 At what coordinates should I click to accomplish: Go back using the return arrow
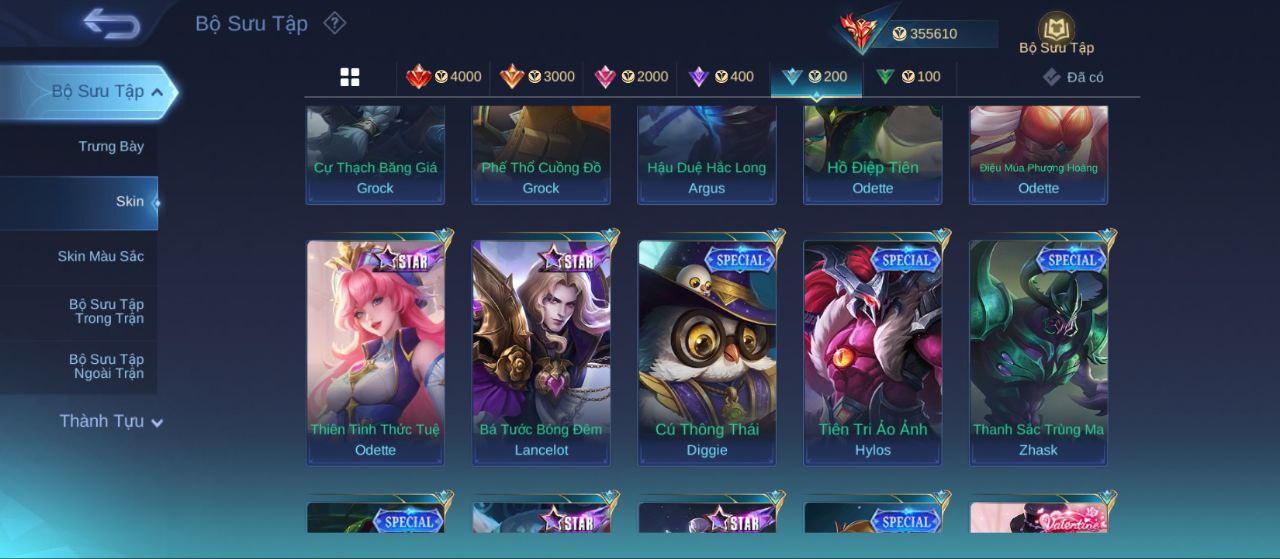pyautogui.click(x=111, y=23)
